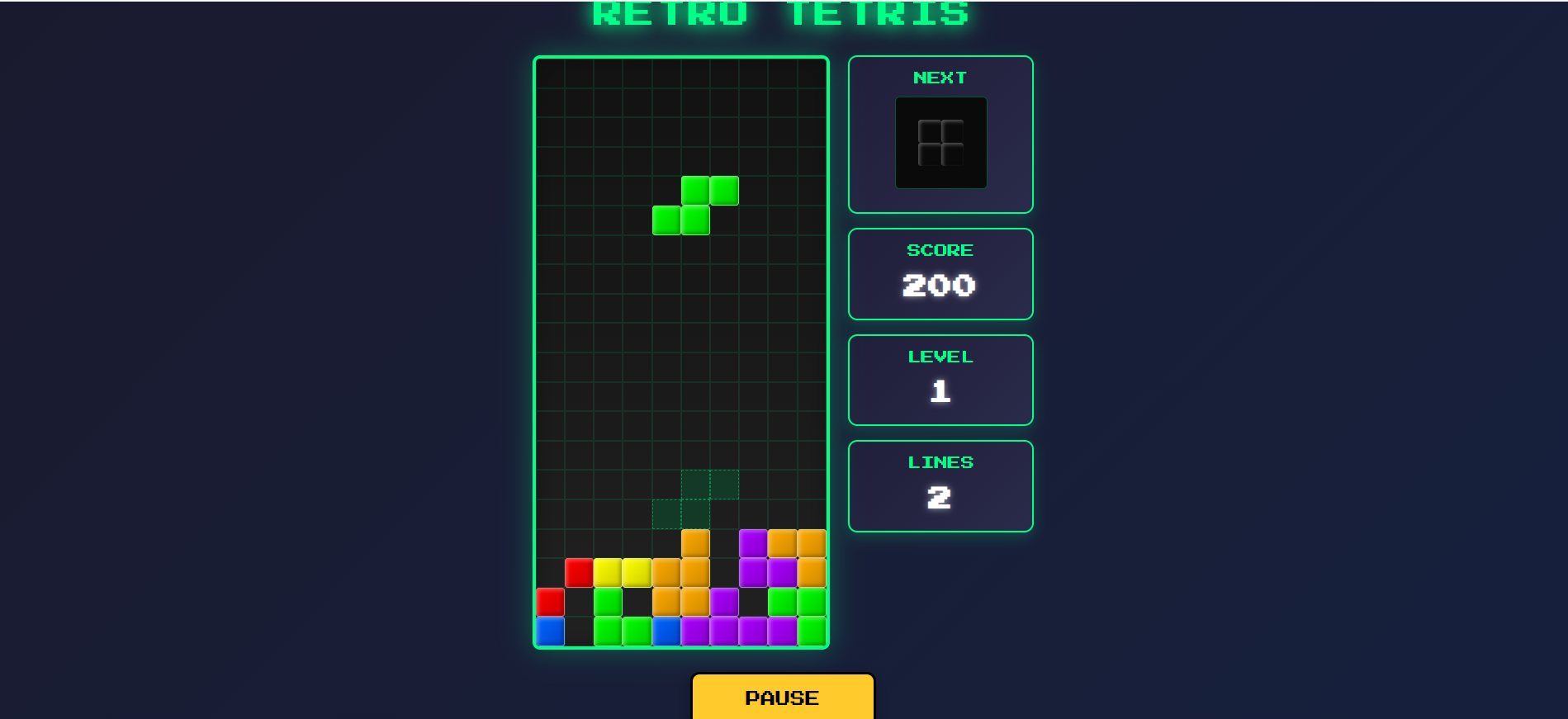1568x719 pixels.
Task: Select the blue block in the bottom-left corner
Action: pyautogui.click(x=549, y=630)
